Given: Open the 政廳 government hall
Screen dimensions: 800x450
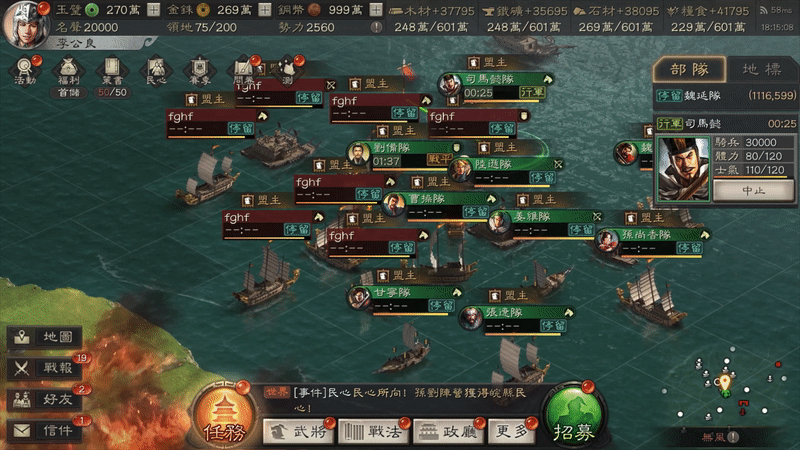Looking at the screenshot, I should click(446, 431).
